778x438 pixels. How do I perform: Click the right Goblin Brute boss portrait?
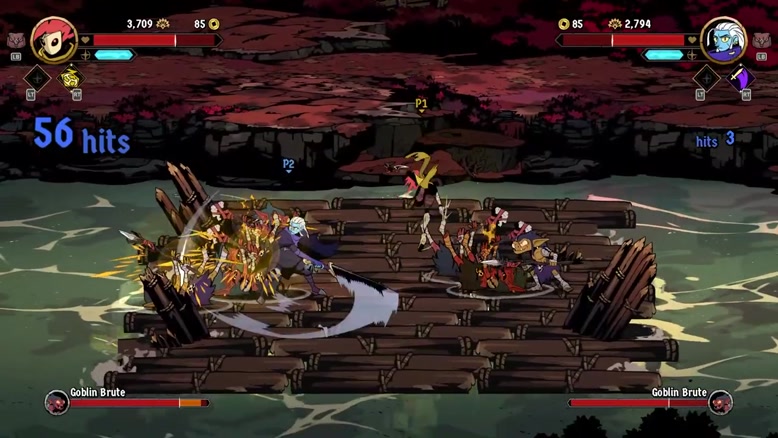pos(720,403)
